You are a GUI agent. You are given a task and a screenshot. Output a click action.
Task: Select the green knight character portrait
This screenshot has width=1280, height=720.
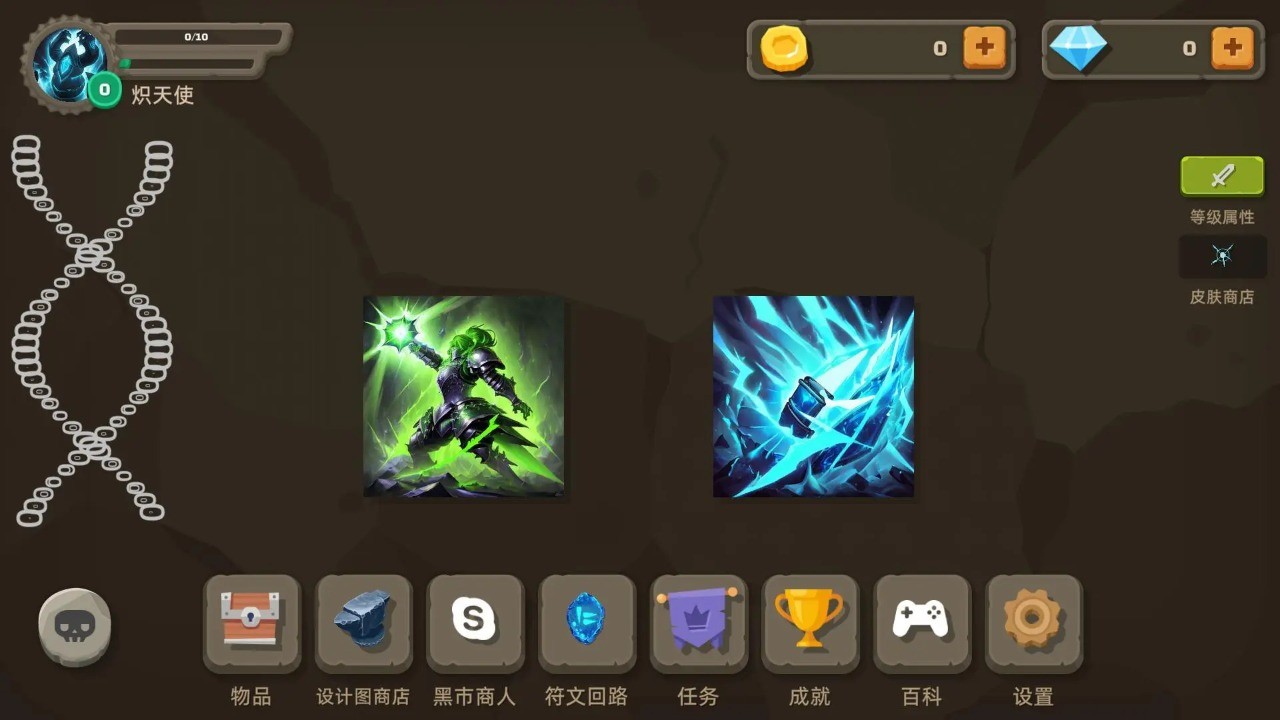[x=462, y=396]
